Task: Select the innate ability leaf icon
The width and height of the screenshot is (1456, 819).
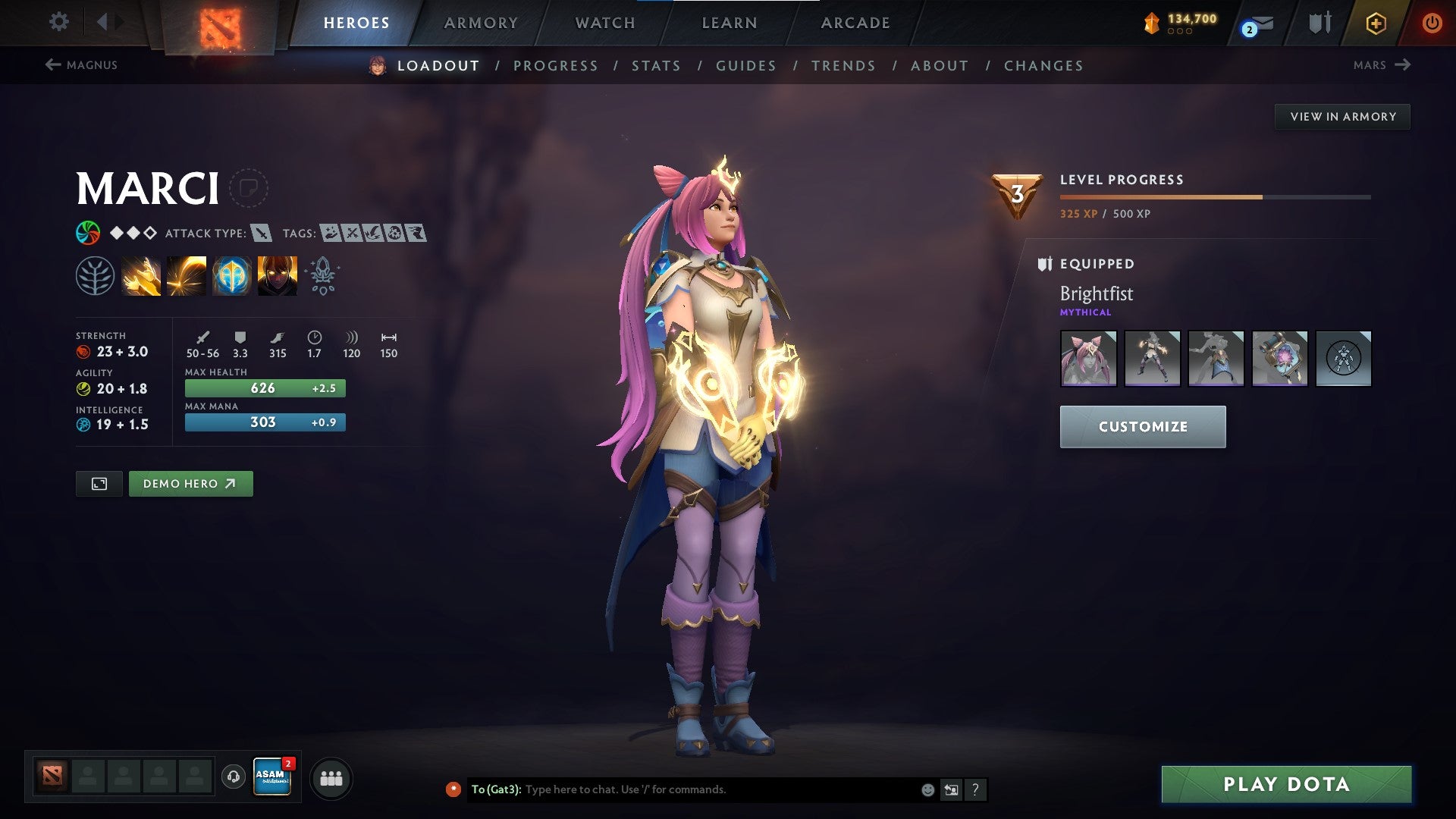Action: click(93, 275)
